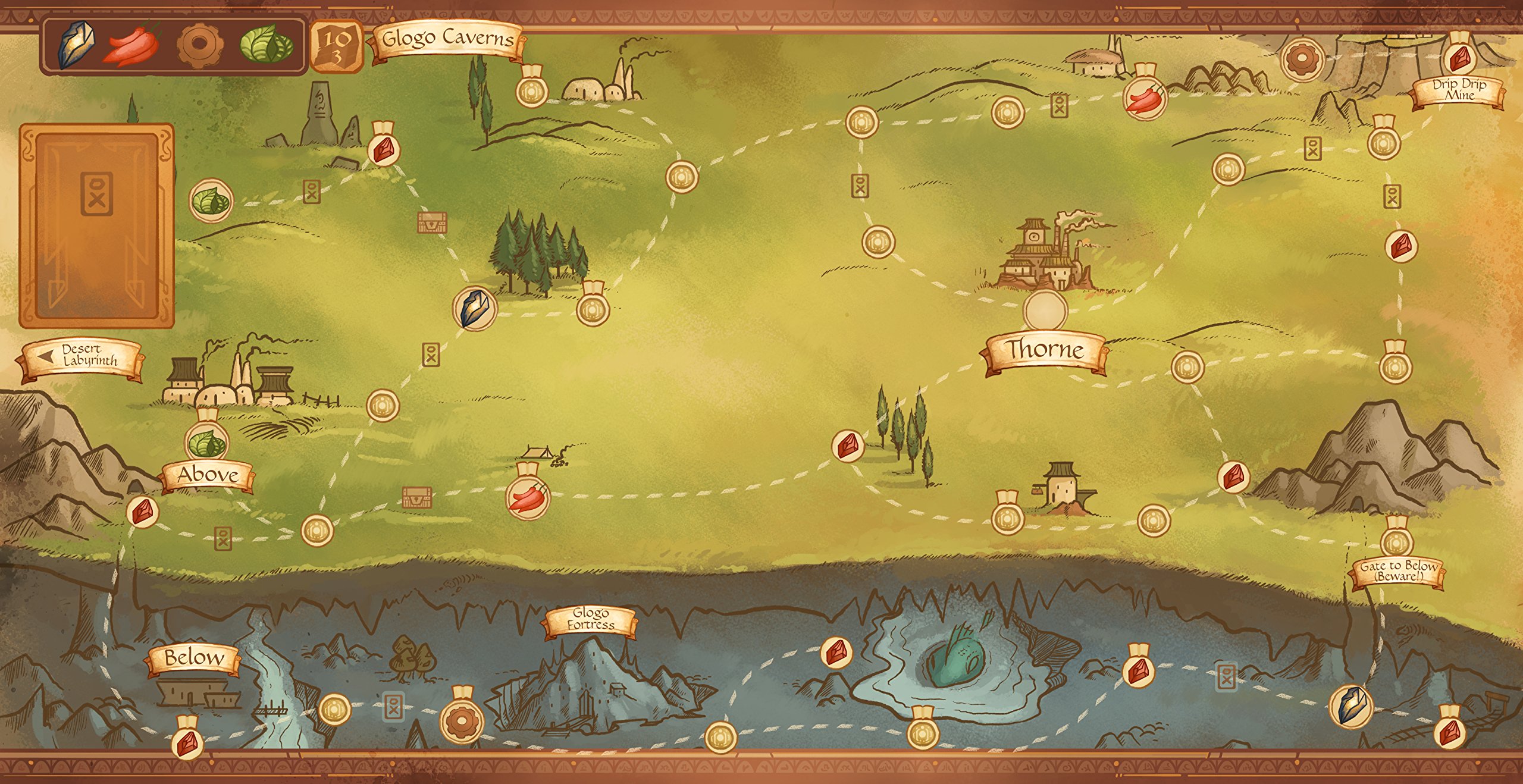Image resolution: width=1523 pixels, height=784 pixels.
Task: Click the Gate to Below (Beware!) banner
Action: click(1399, 572)
